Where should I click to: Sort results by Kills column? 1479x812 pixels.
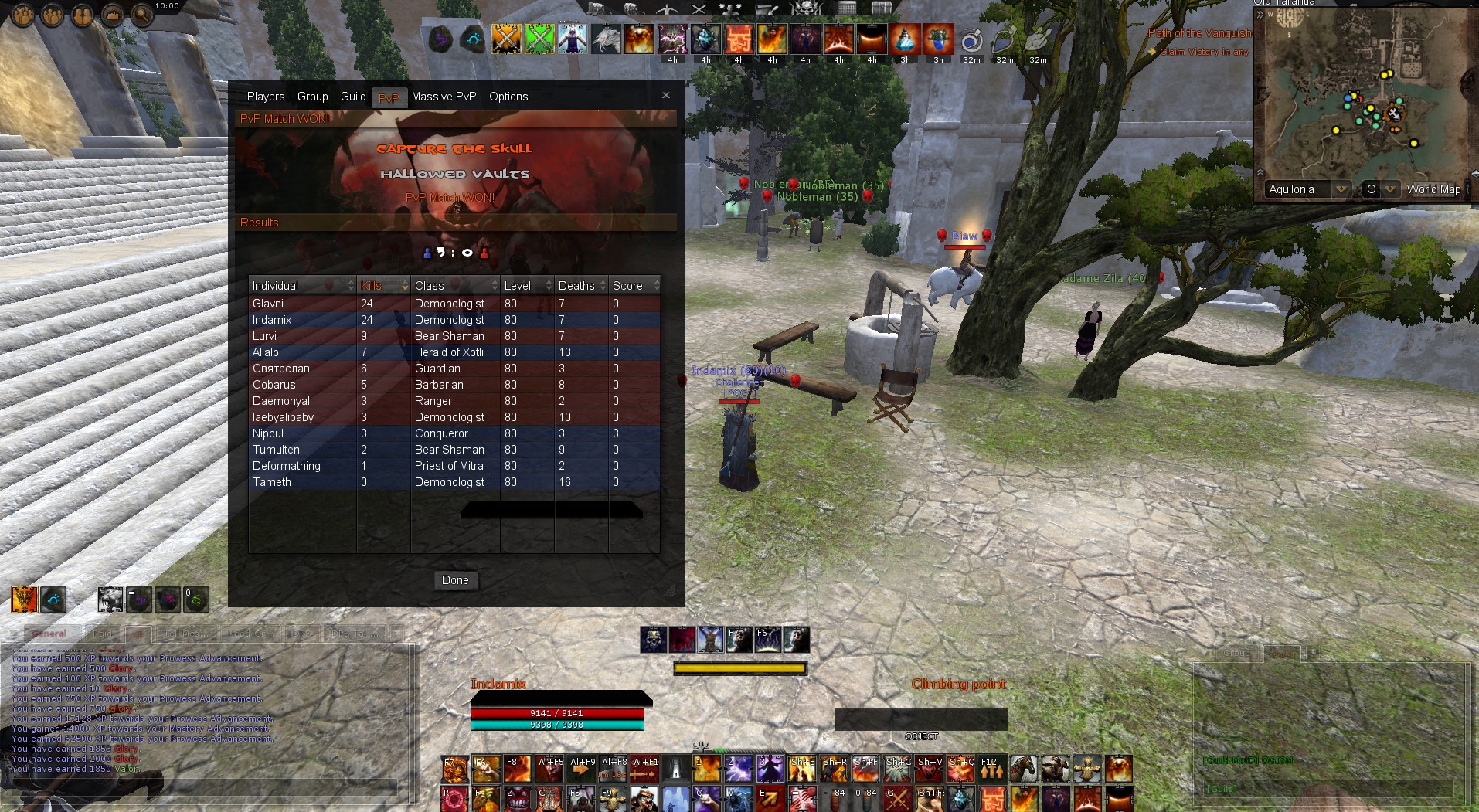(x=383, y=286)
